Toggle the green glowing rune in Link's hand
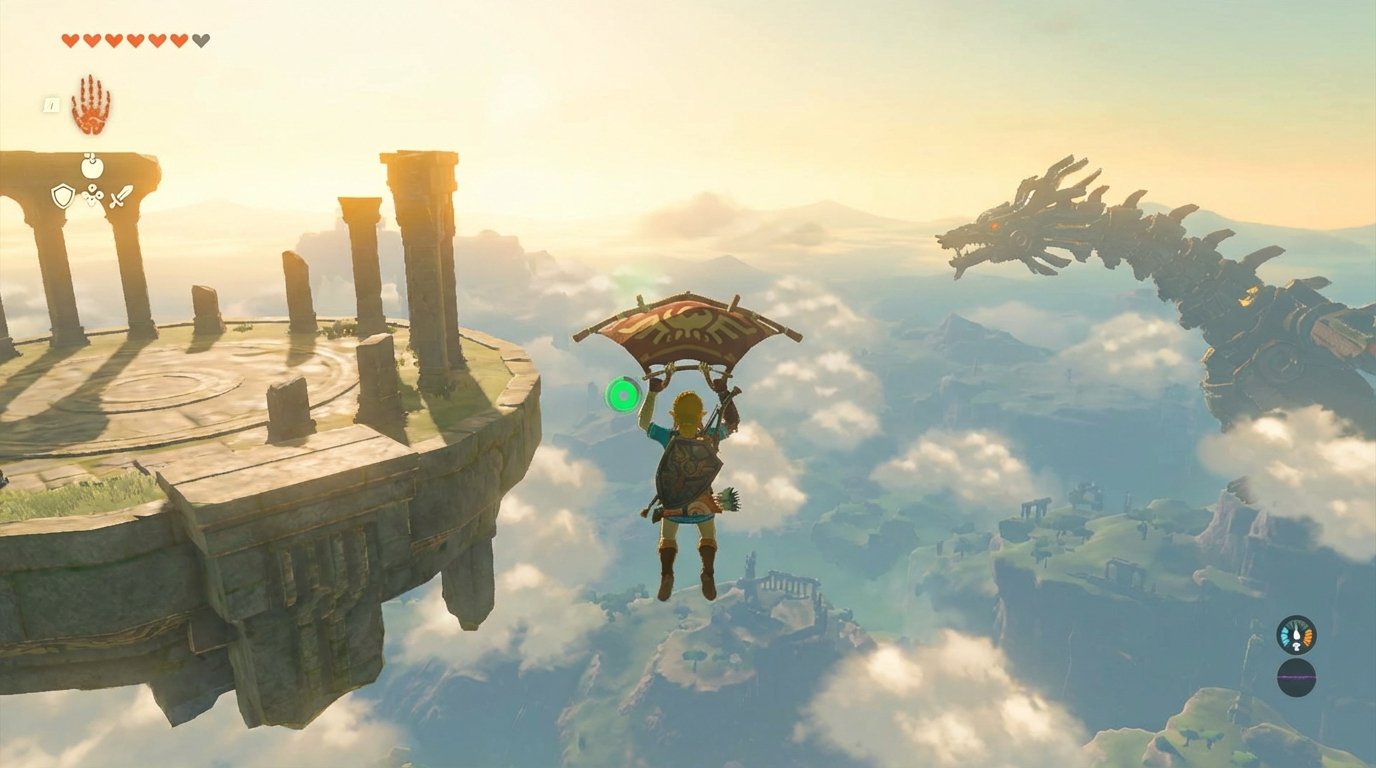The height and width of the screenshot is (768, 1376). 620,393
